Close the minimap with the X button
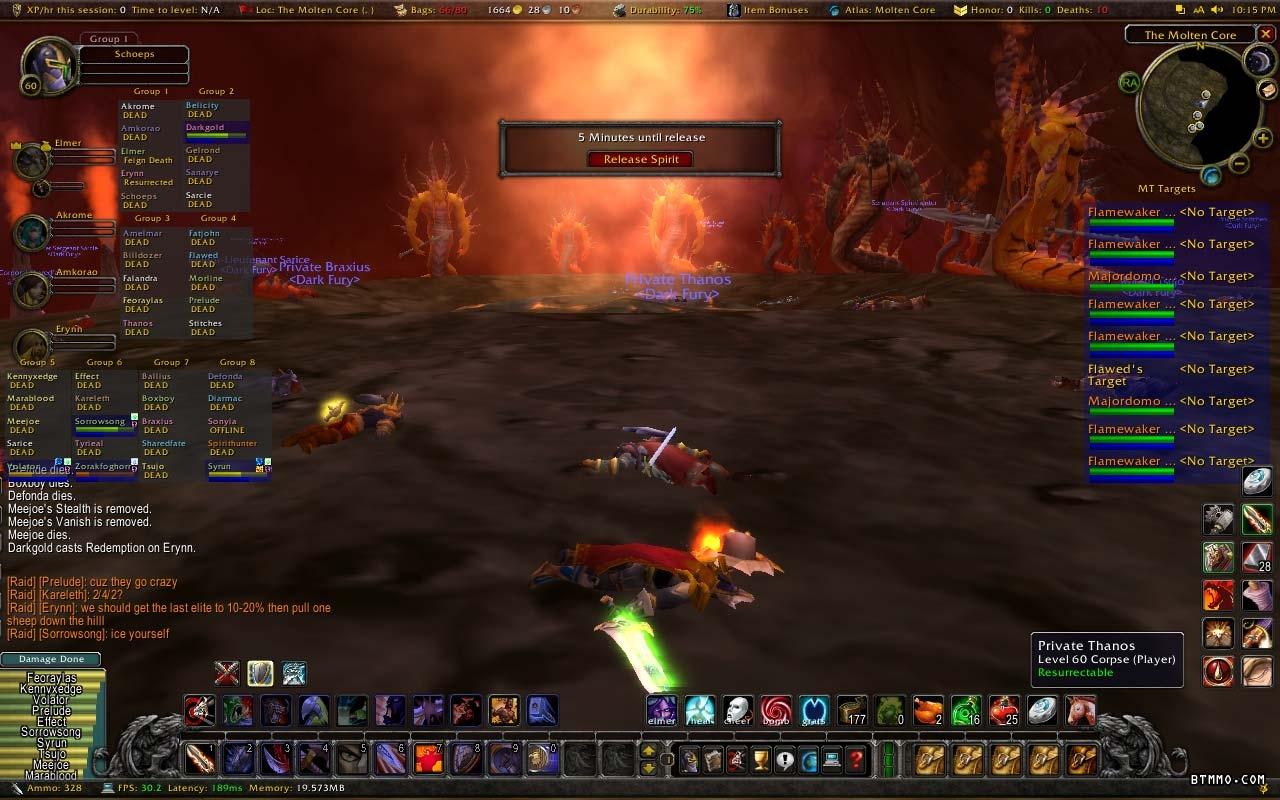 [x=1265, y=34]
